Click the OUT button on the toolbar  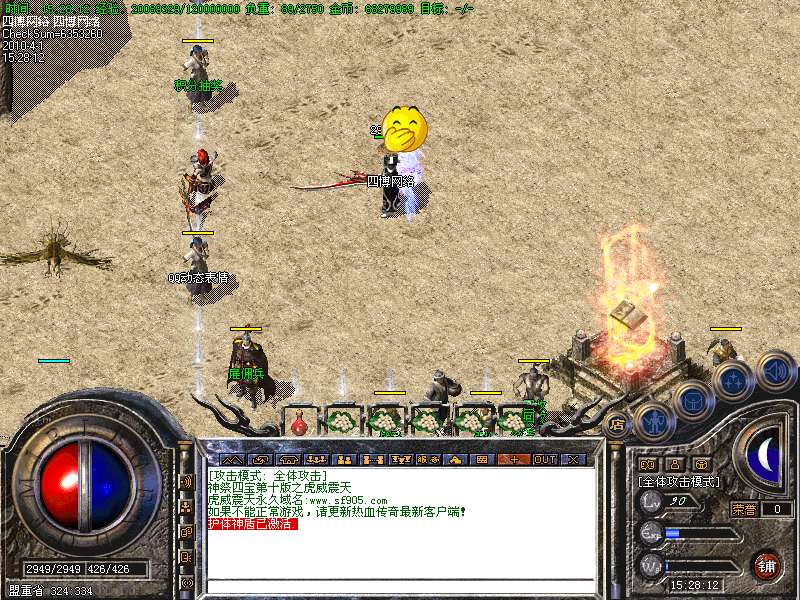click(544, 459)
